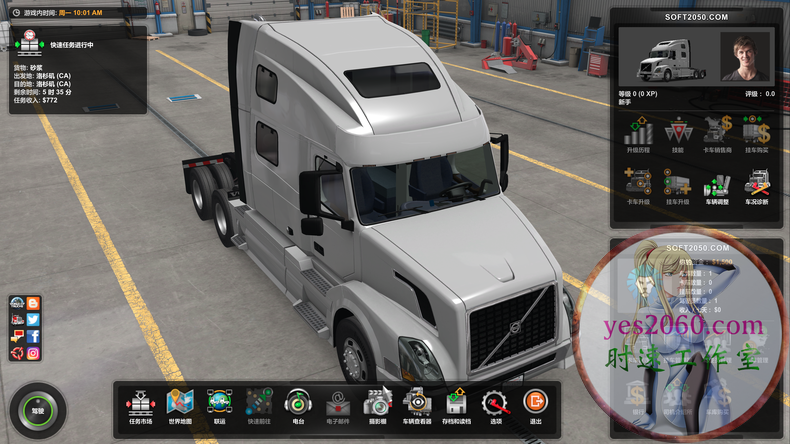Viewport: 790px width, 444px height.
Task: Open 车况诊断 vehicle diagnostics
Action: click(756, 187)
